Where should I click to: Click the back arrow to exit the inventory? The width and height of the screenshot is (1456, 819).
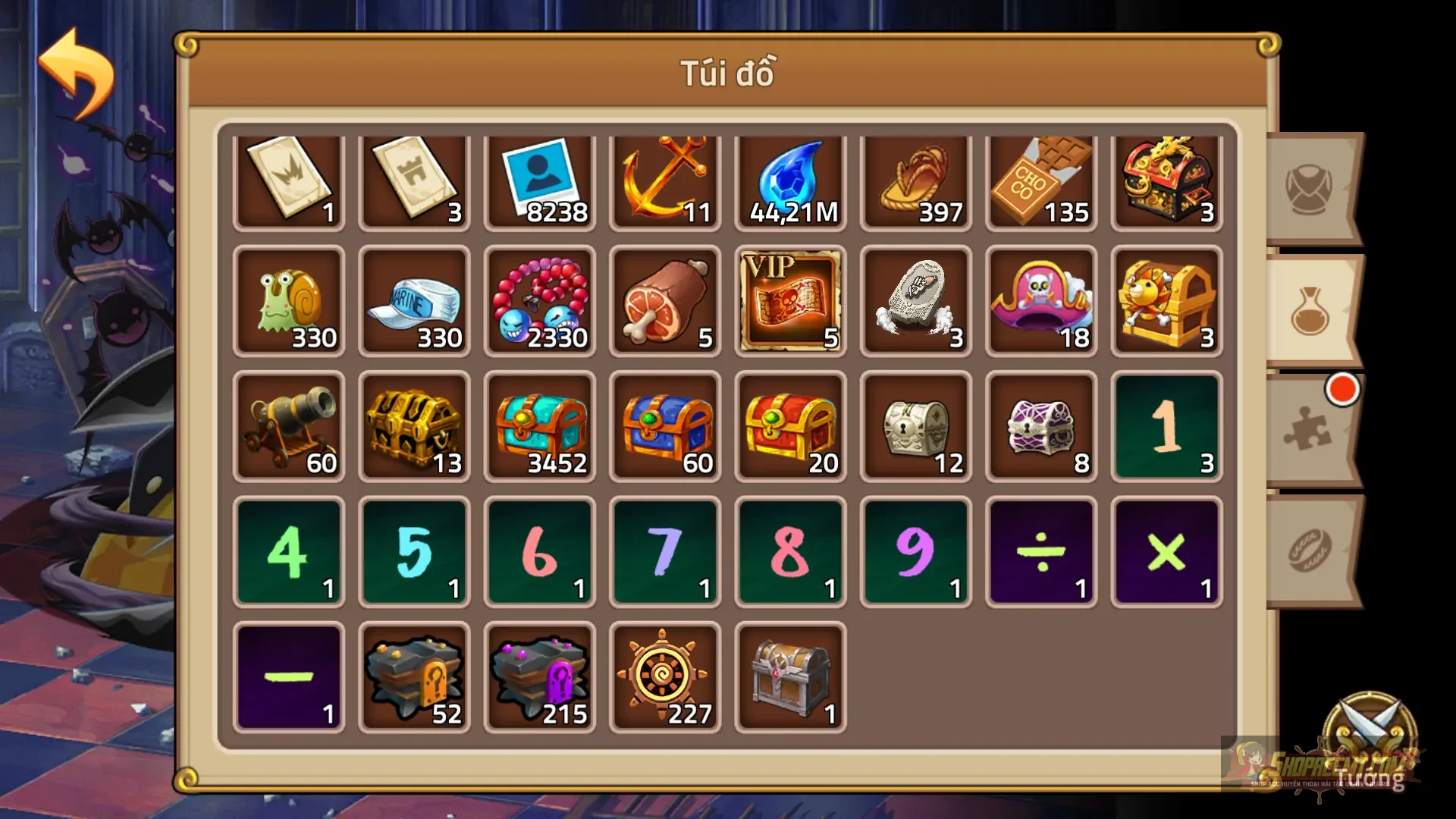coord(76,72)
